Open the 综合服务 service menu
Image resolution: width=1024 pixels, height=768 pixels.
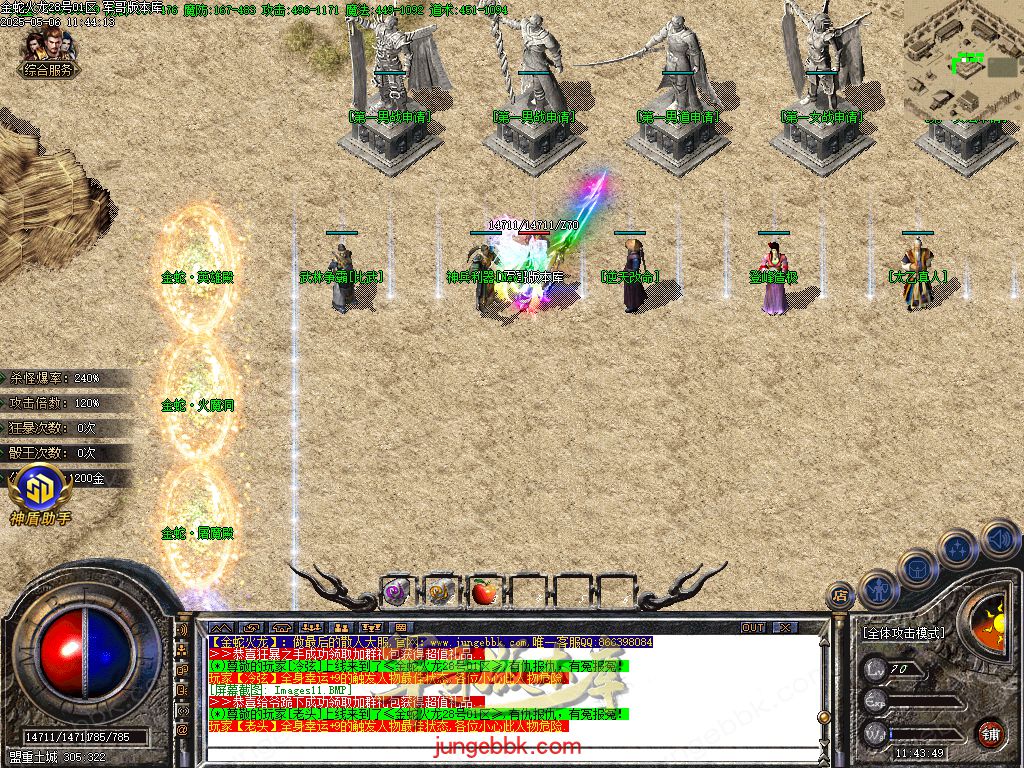pos(49,70)
